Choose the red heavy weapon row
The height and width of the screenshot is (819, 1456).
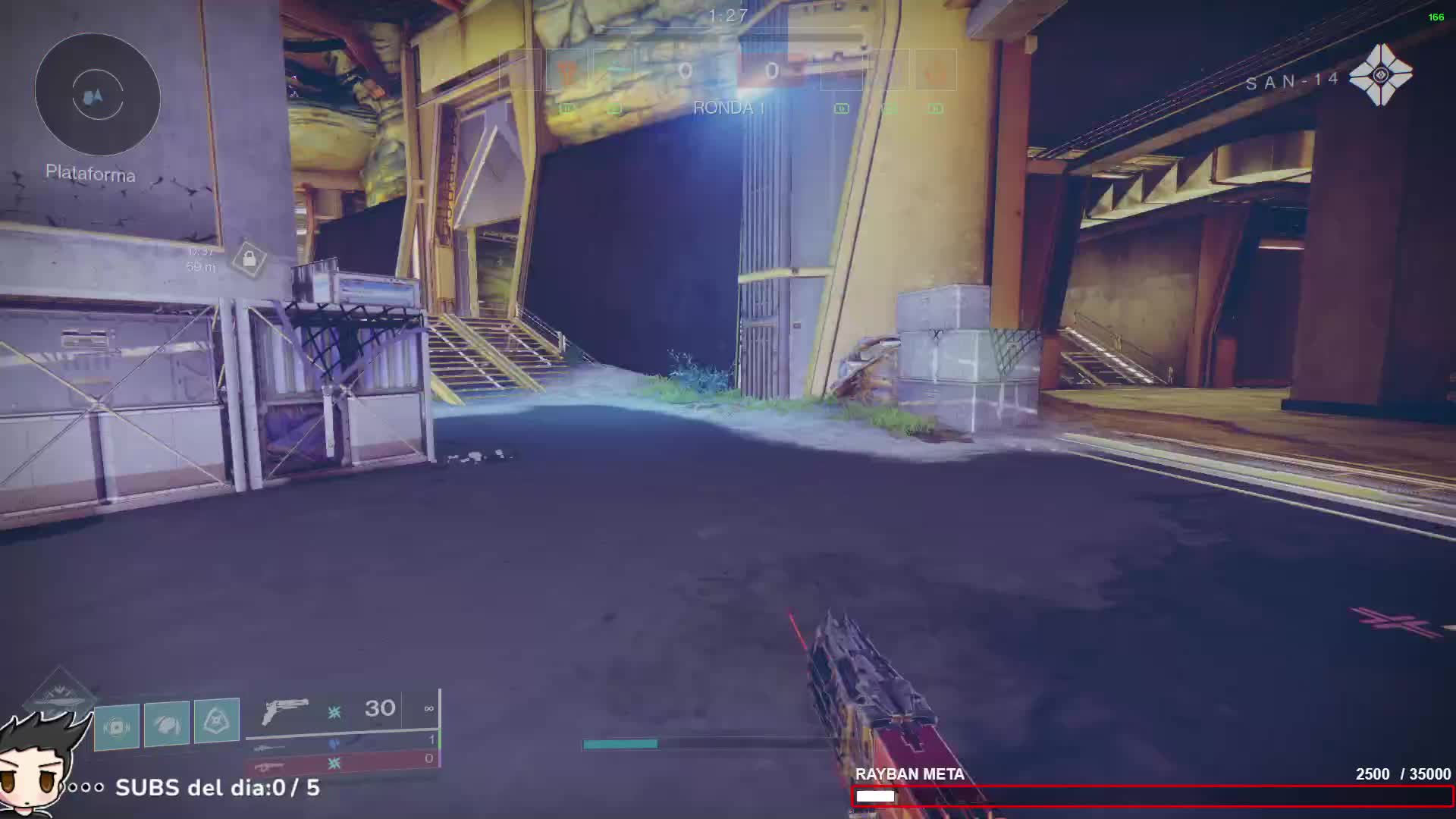(343, 760)
